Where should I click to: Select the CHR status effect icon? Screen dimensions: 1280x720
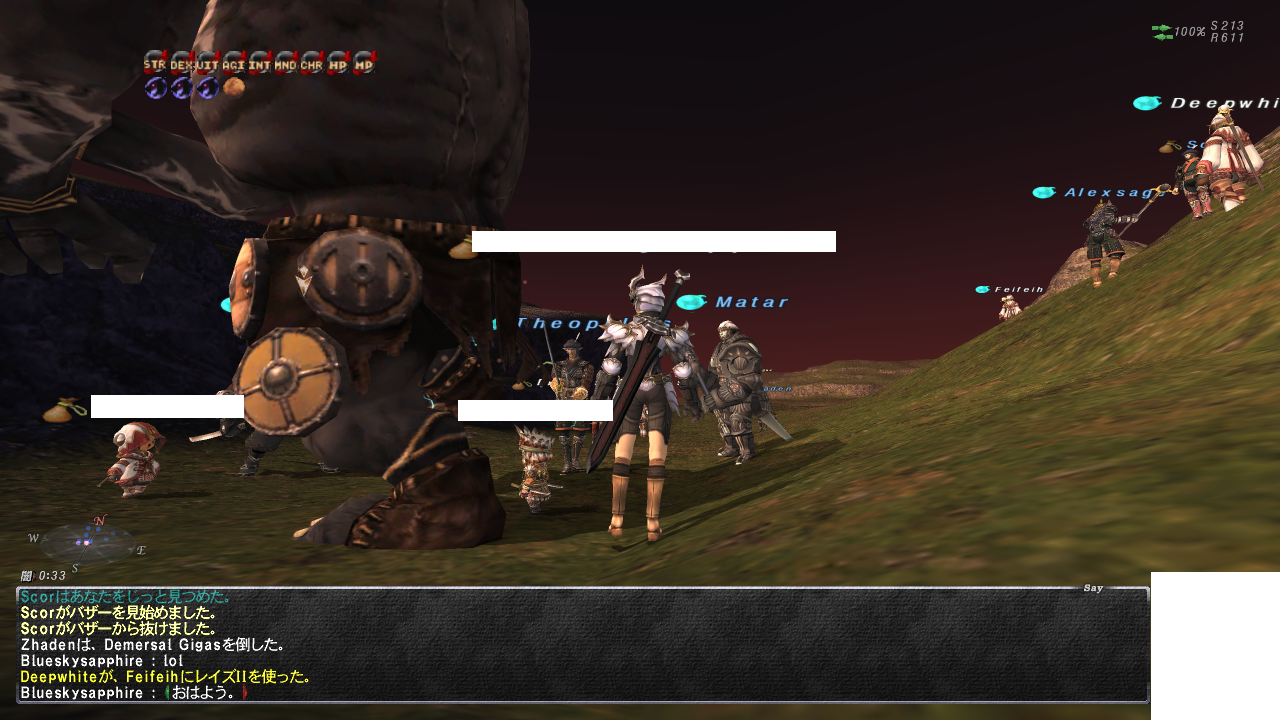coord(311,64)
